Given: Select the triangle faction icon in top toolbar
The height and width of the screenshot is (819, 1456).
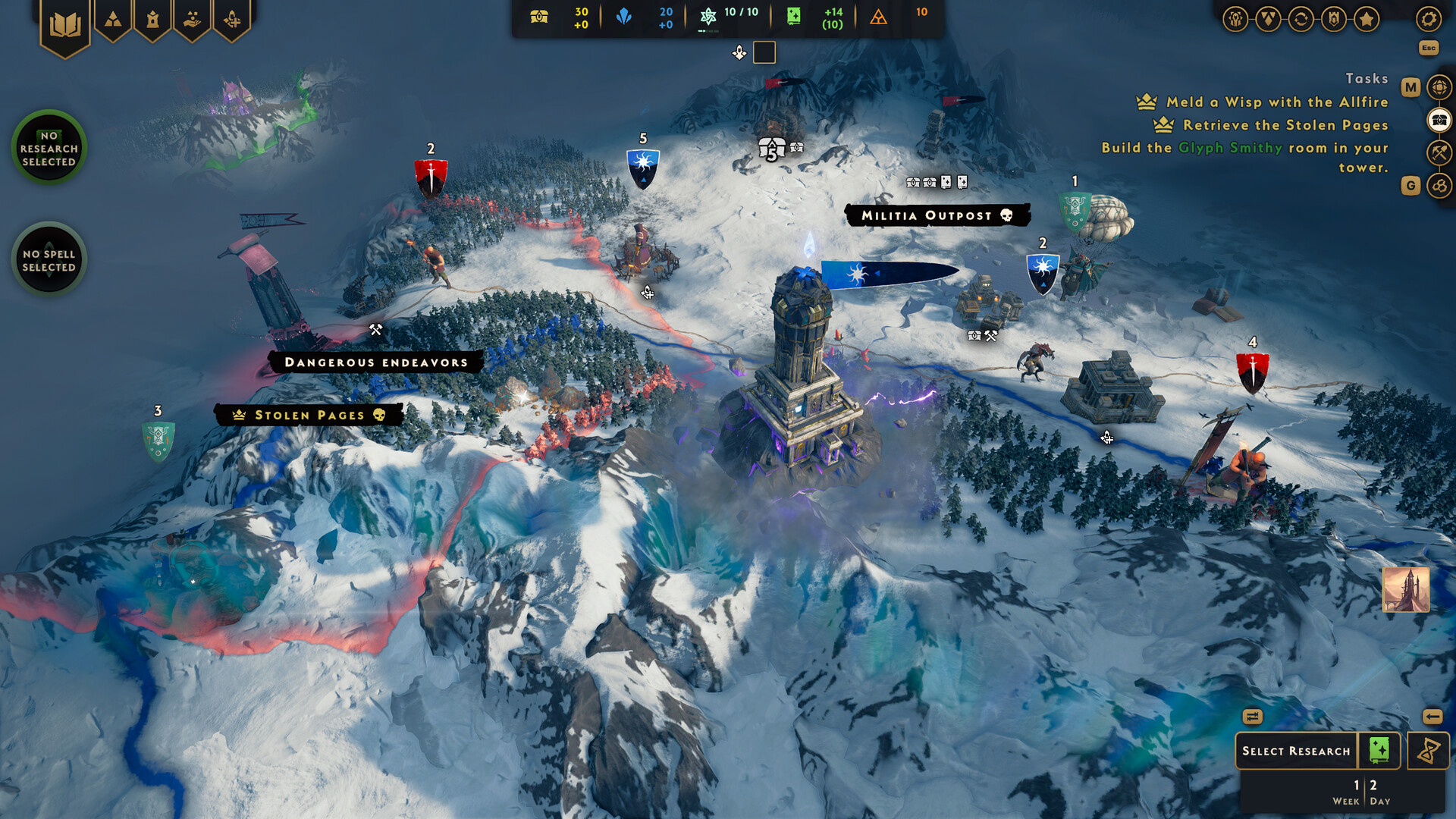Looking at the screenshot, I should (x=111, y=18).
